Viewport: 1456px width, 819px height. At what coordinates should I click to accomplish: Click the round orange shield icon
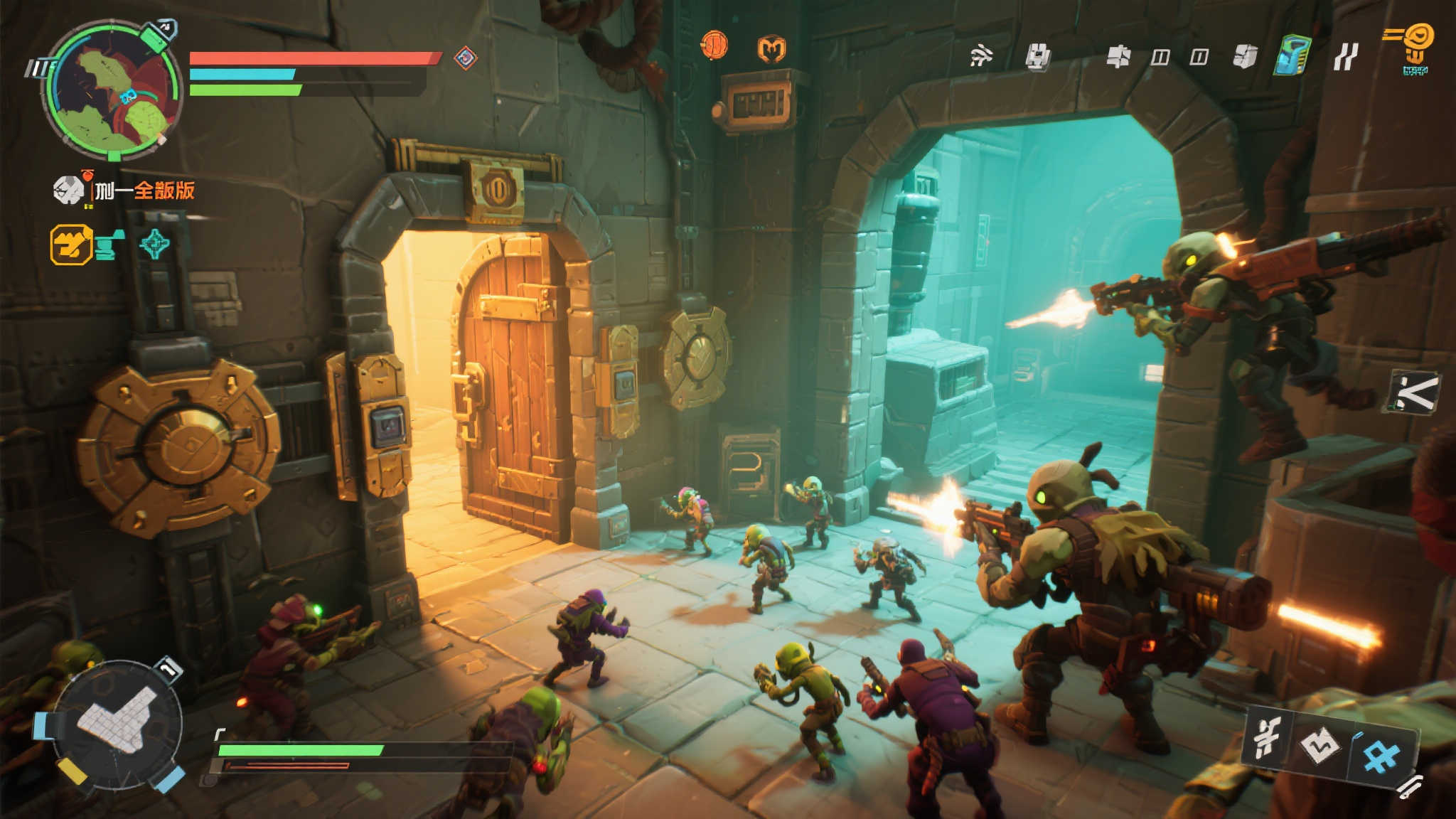tap(714, 45)
